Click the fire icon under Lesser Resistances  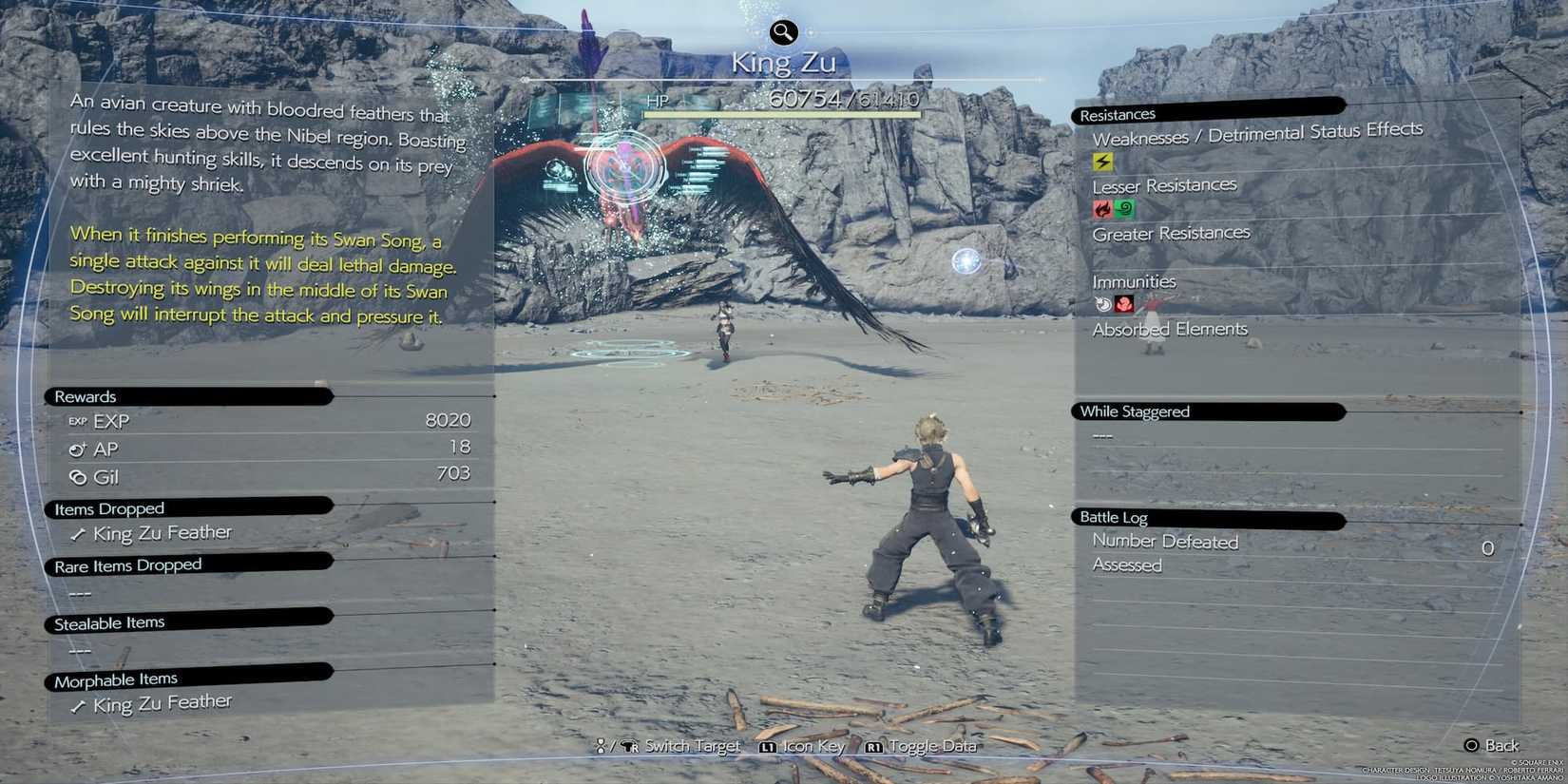click(x=1101, y=208)
